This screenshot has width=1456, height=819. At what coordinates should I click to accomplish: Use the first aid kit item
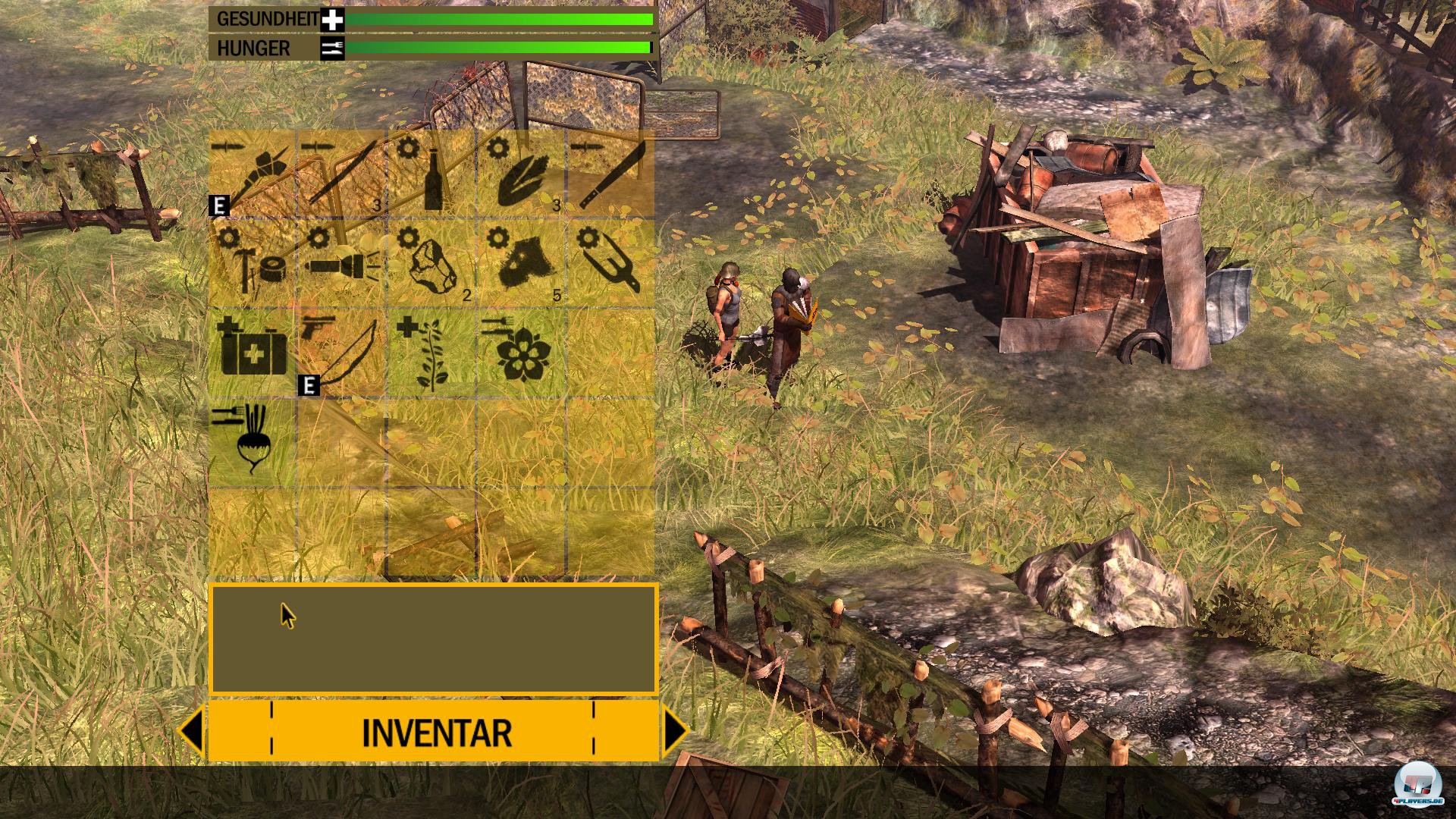[x=253, y=352]
